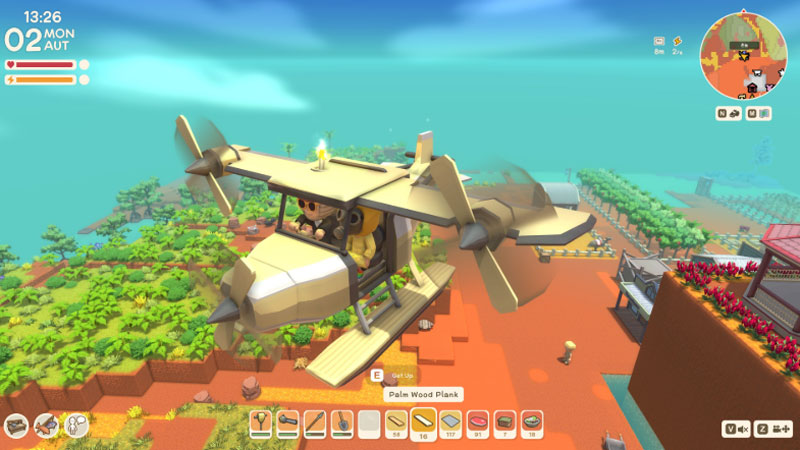Equip the spear from the hotbar
800x450 pixels.
[x=315, y=422]
